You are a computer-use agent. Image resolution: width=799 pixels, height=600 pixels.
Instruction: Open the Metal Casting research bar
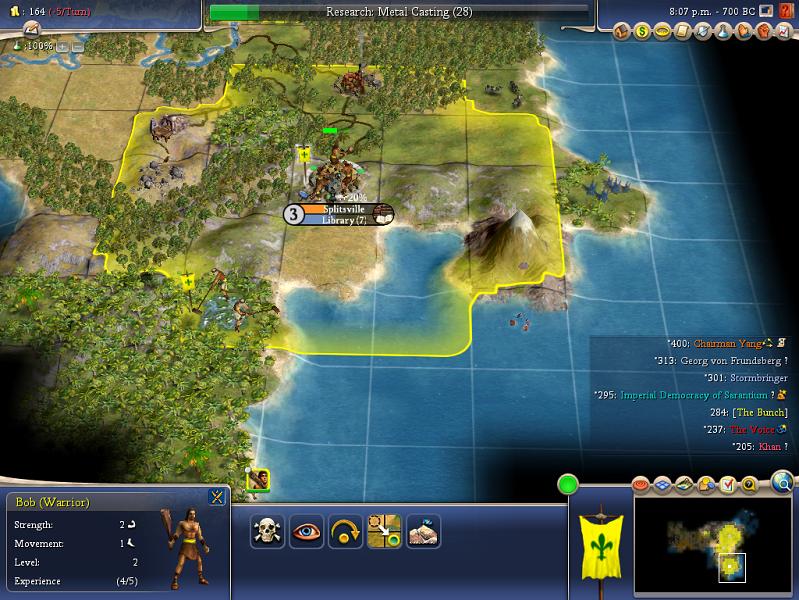(398, 12)
